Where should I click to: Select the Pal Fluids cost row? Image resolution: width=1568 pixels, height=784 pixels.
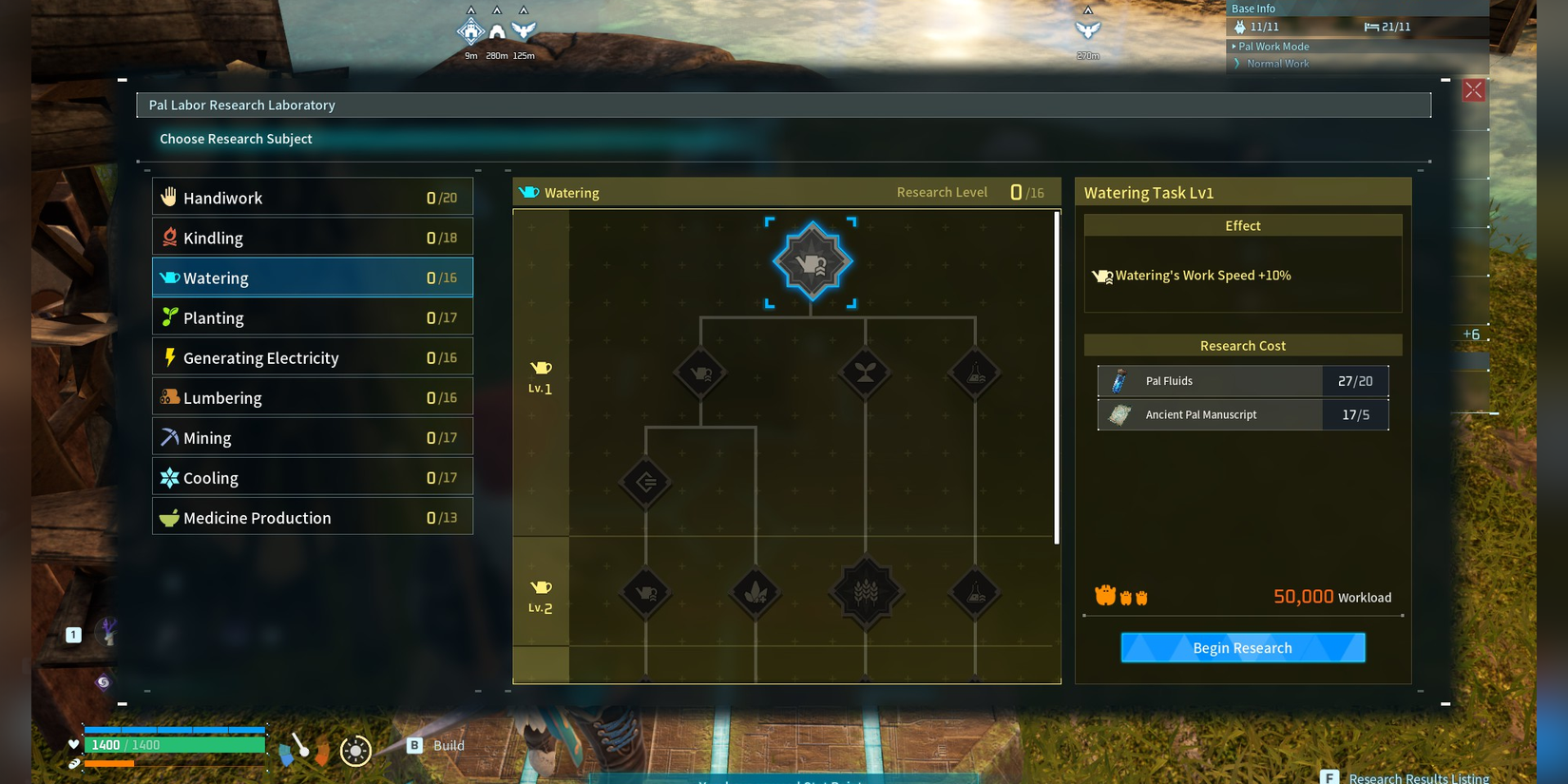(1242, 381)
